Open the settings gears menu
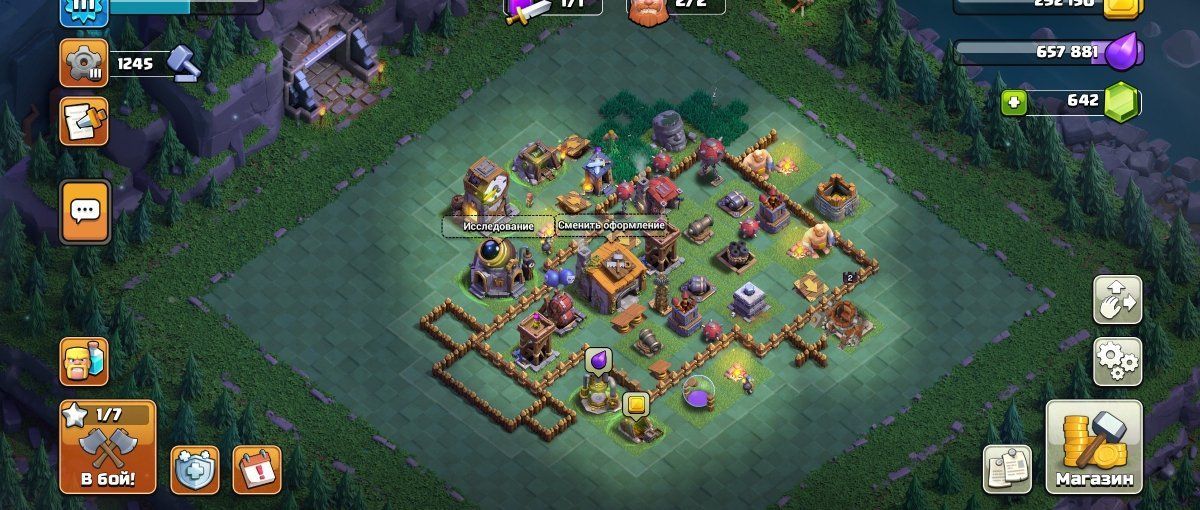This screenshot has height=510, width=1200. point(1117,360)
